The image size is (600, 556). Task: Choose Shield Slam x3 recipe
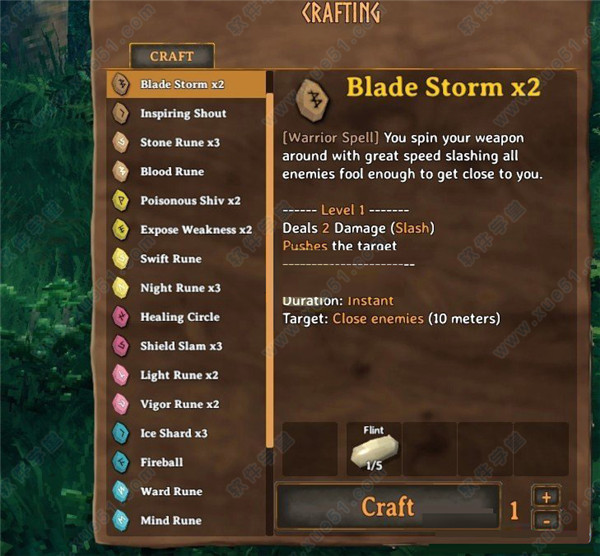[181, 346]
